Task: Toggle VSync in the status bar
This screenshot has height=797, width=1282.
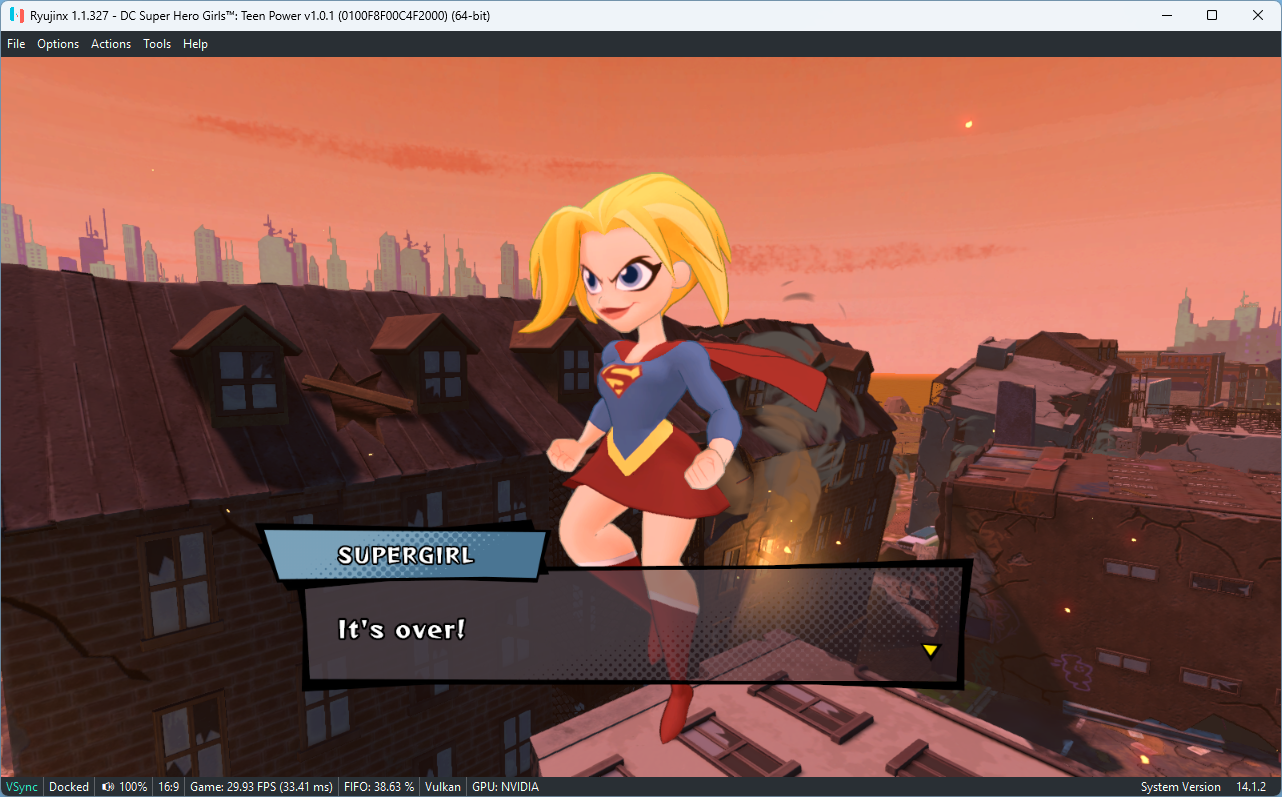Action: tap(20, 787)
